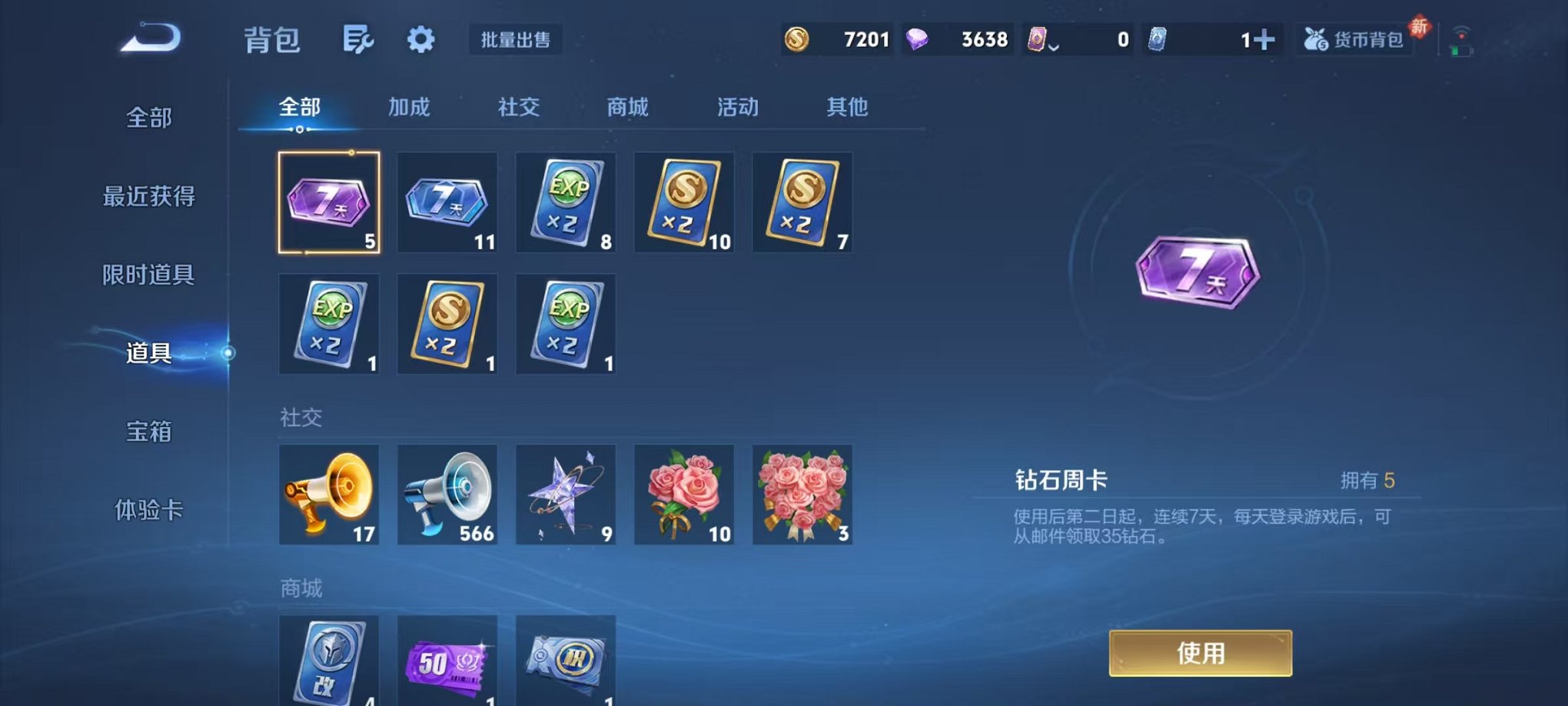The width and height of the screenshot is (1568, 706).
Task: Select the EXP x2 double experience card
Action: coord(566,202)
